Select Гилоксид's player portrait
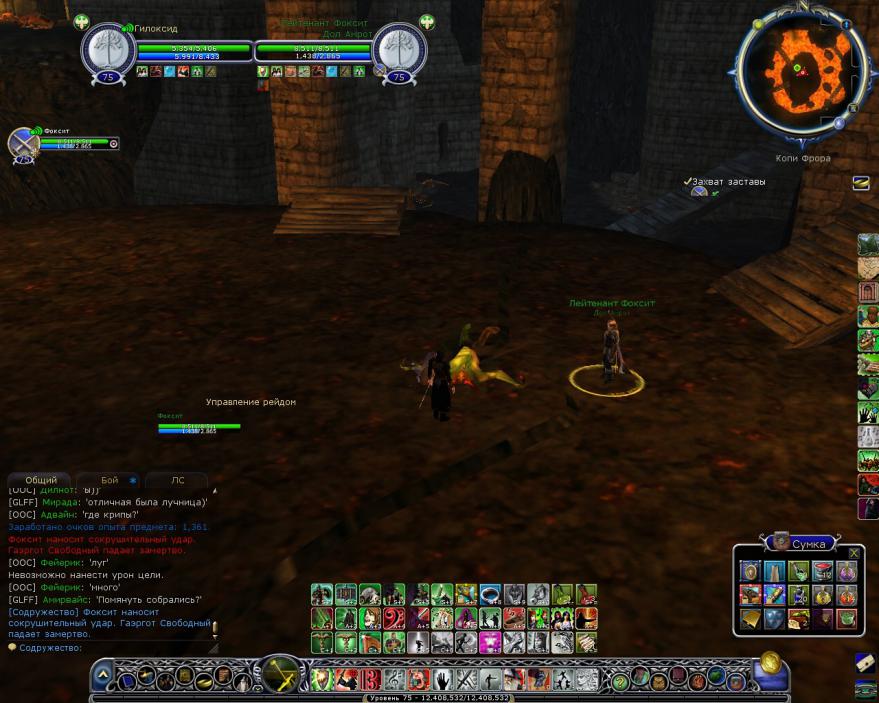 (107, 48)
